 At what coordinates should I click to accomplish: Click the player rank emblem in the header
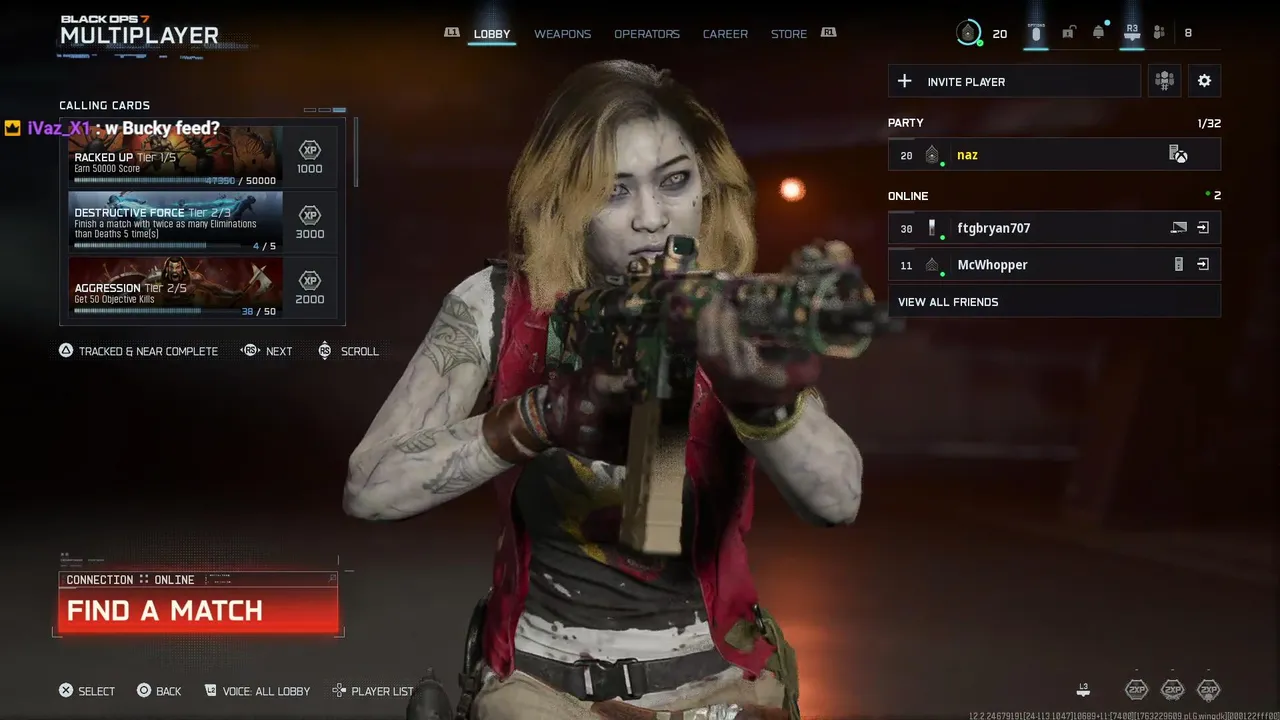point(968,33)
